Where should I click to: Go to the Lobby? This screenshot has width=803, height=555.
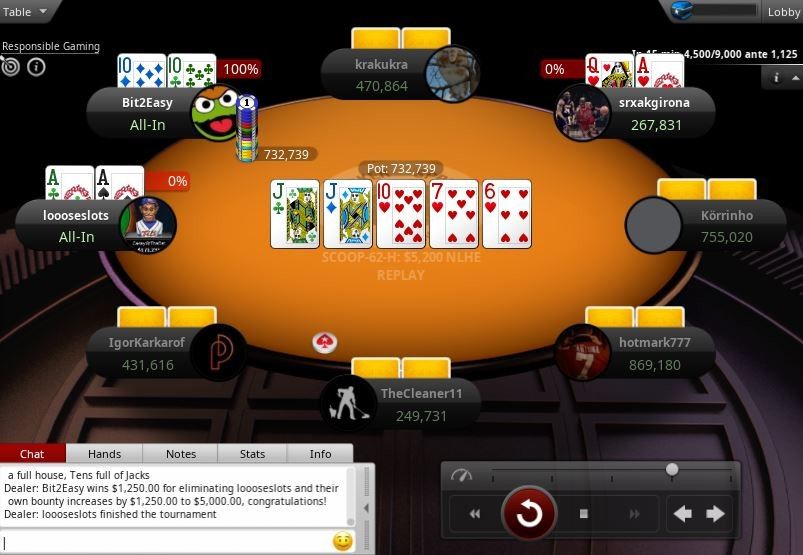pos(782,12)
